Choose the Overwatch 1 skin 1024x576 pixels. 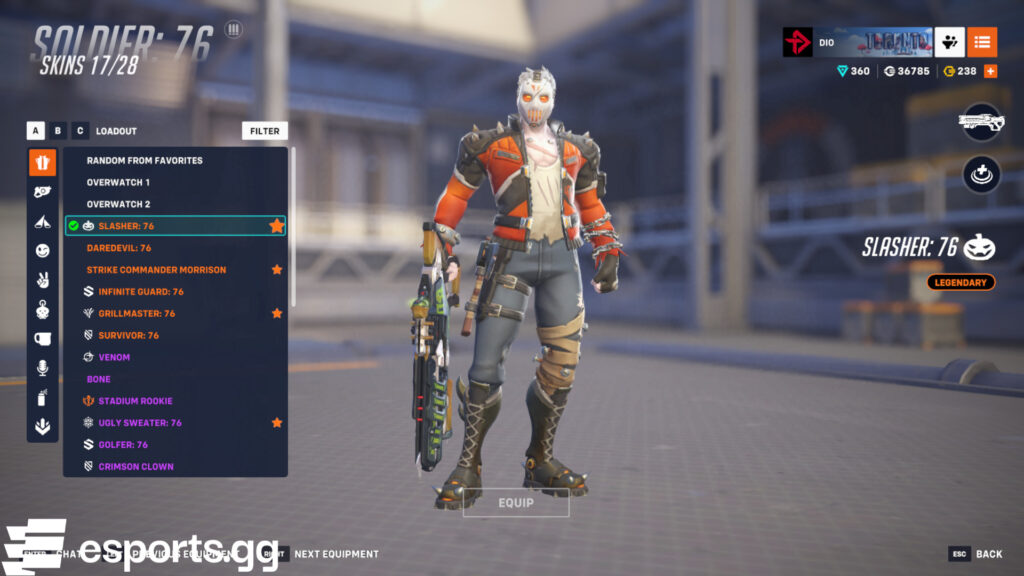tap(118, 182)
